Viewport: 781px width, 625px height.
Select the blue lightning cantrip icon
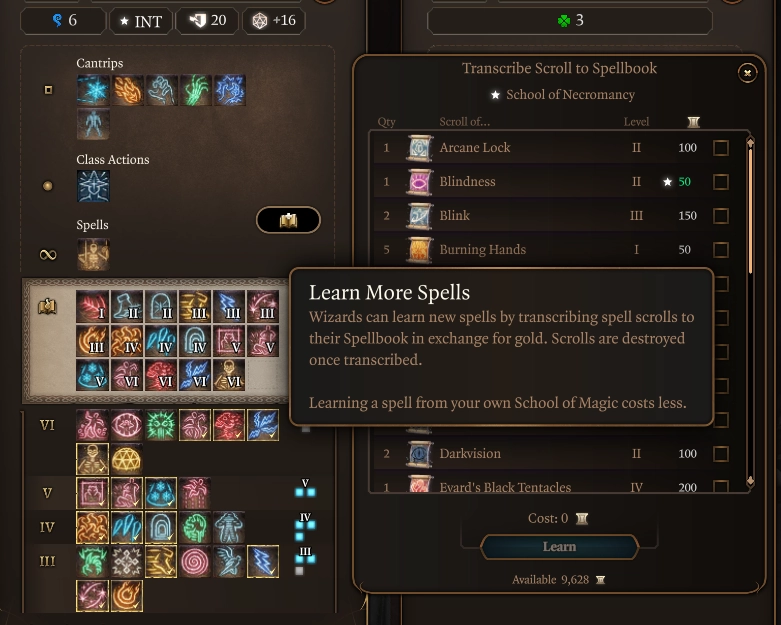coord(229,90)
